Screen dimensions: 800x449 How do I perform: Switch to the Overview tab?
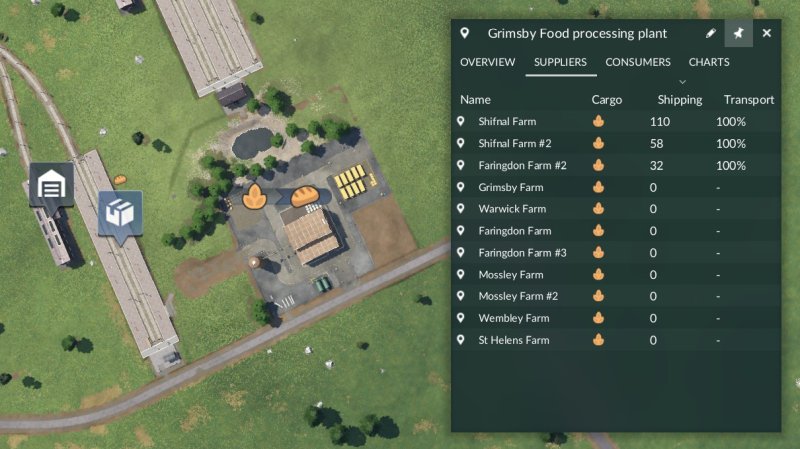[487, 62]
